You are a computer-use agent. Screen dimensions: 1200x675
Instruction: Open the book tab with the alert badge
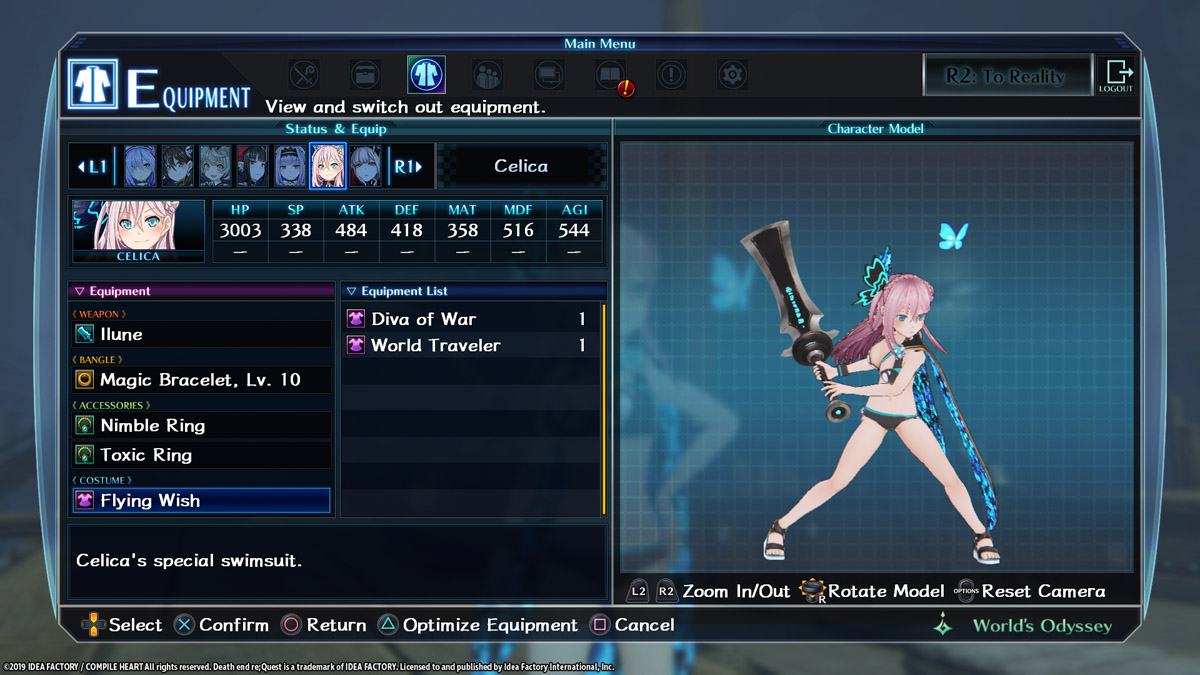(x=611, y=75)
